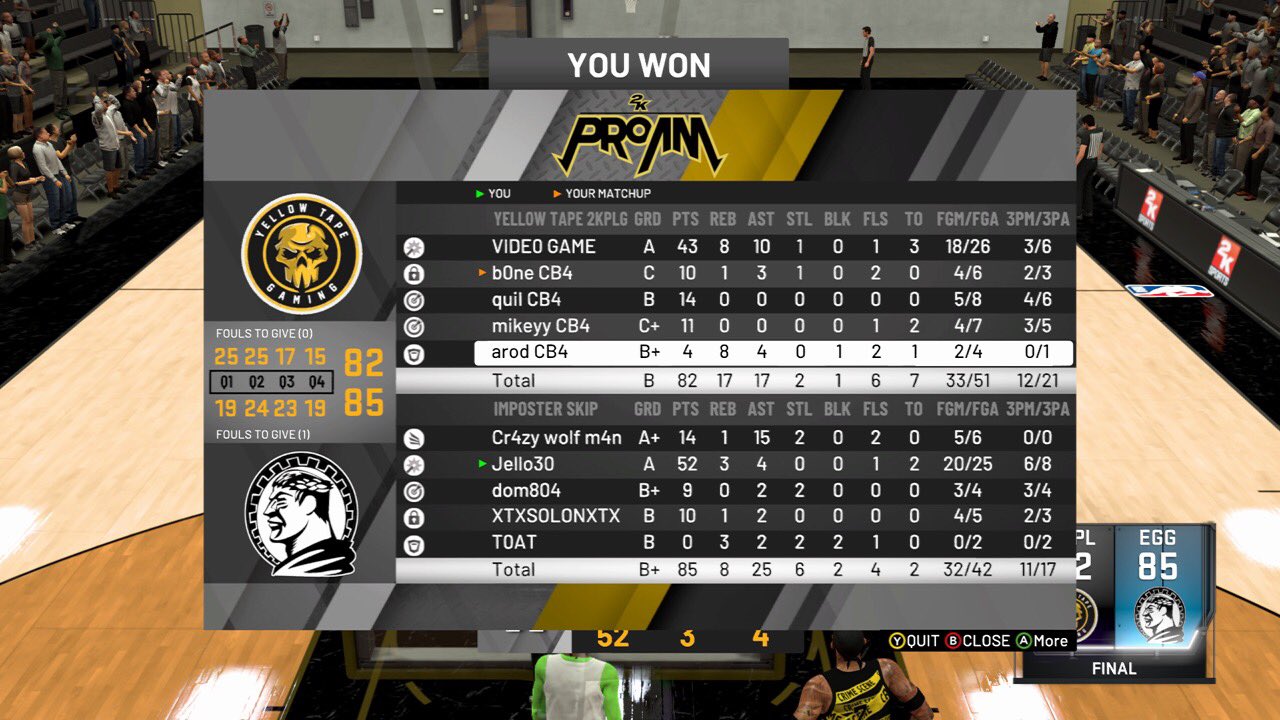
Task: Click the wand badge icon next to Jello30
Action: [413, 464]
